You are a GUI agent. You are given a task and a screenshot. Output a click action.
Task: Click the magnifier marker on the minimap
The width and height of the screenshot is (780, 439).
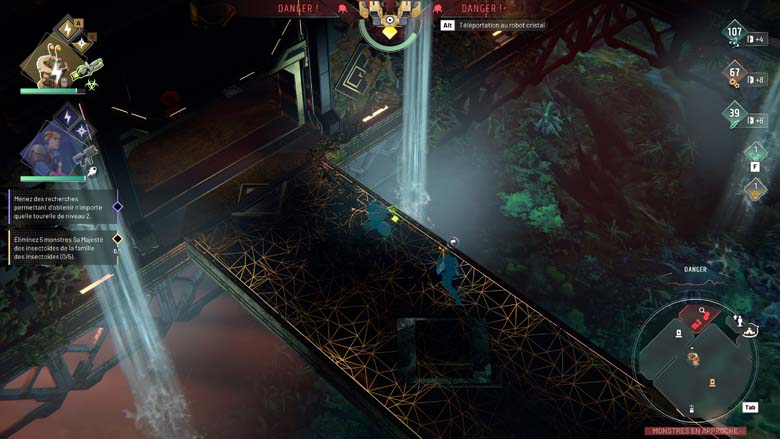click(x=704, y=311)
